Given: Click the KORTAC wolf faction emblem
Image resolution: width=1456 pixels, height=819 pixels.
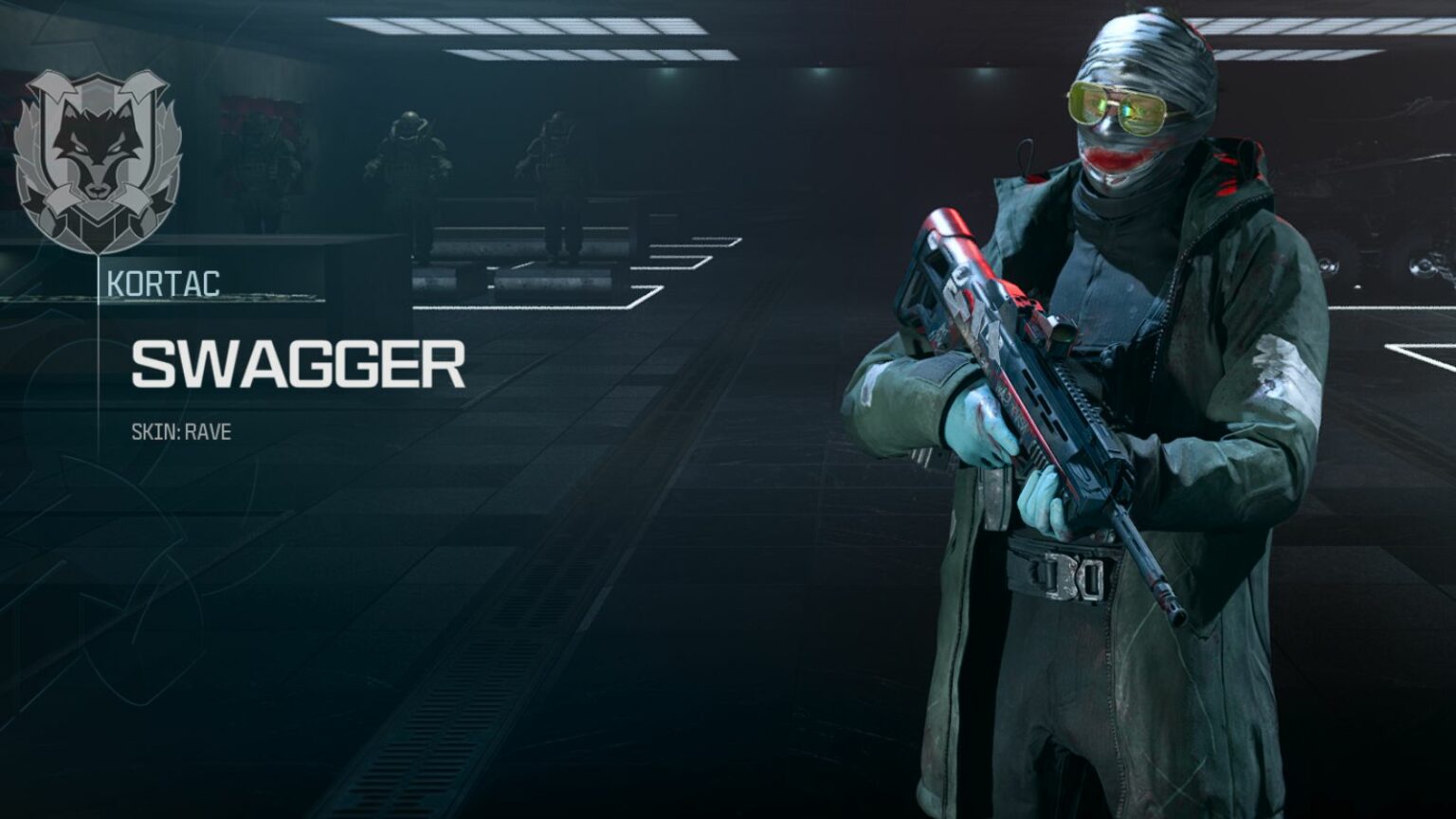Looking at the screenshot, I should pos(95,156).
